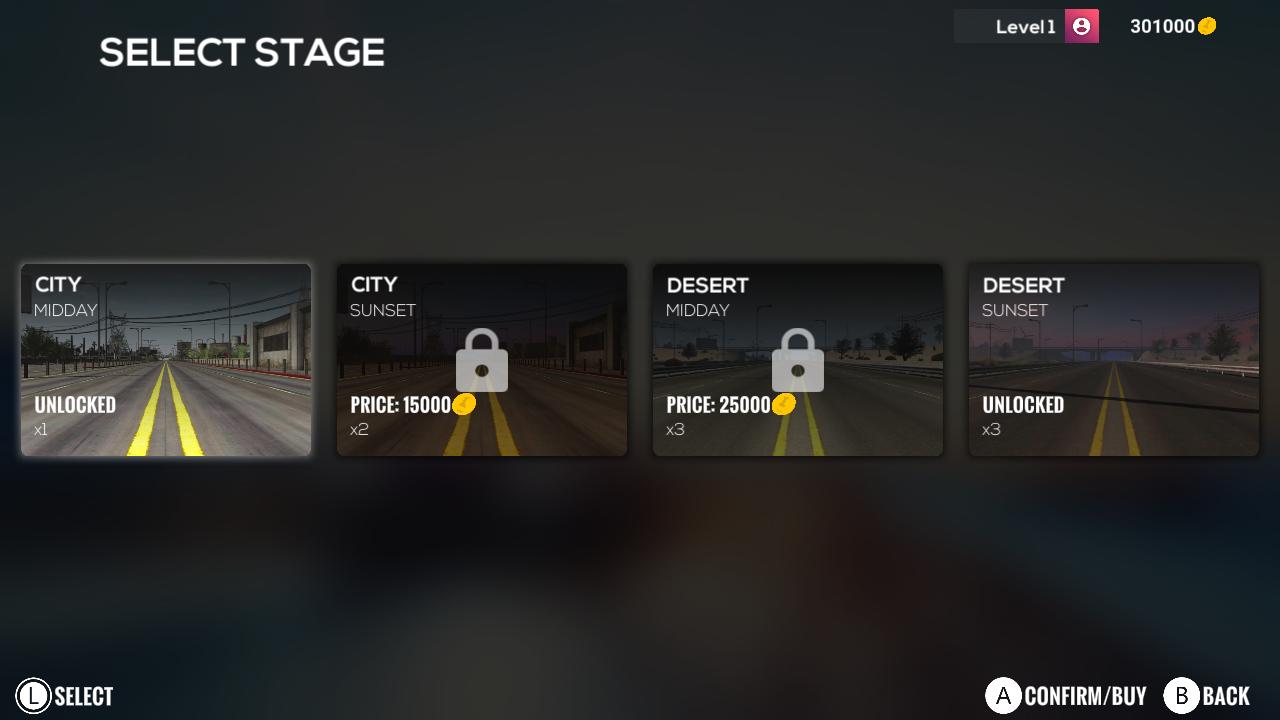Open the Level 1 player panel
Image resolution: width=1280 pixels, height=720 pixels.
pyautogui.click(x=1025, y=26)
